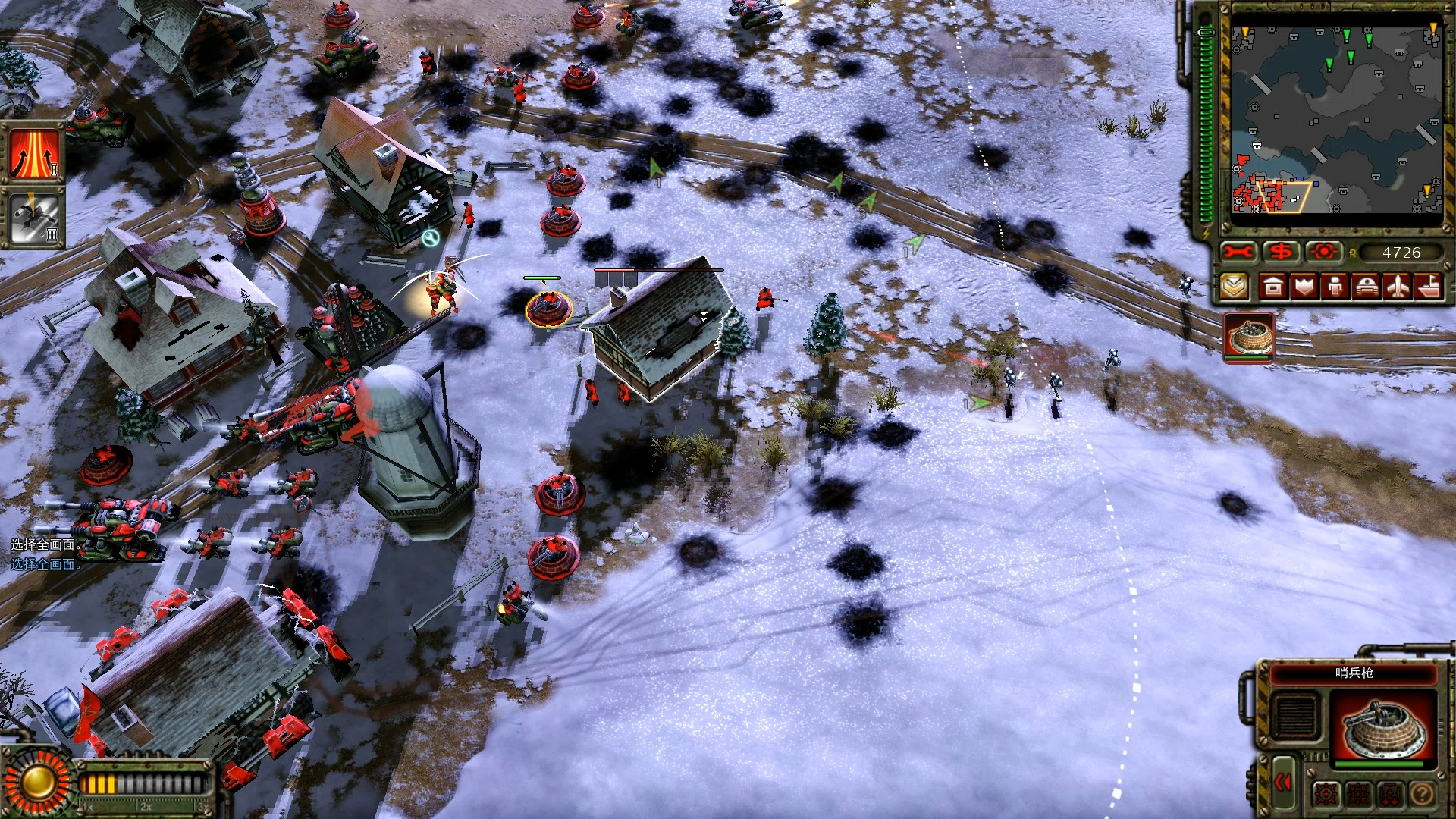This screenshot has height=819, width=1456.
Task: Switch to the structures production tab
Action: pyautogui.click(x=1273, y=287)
